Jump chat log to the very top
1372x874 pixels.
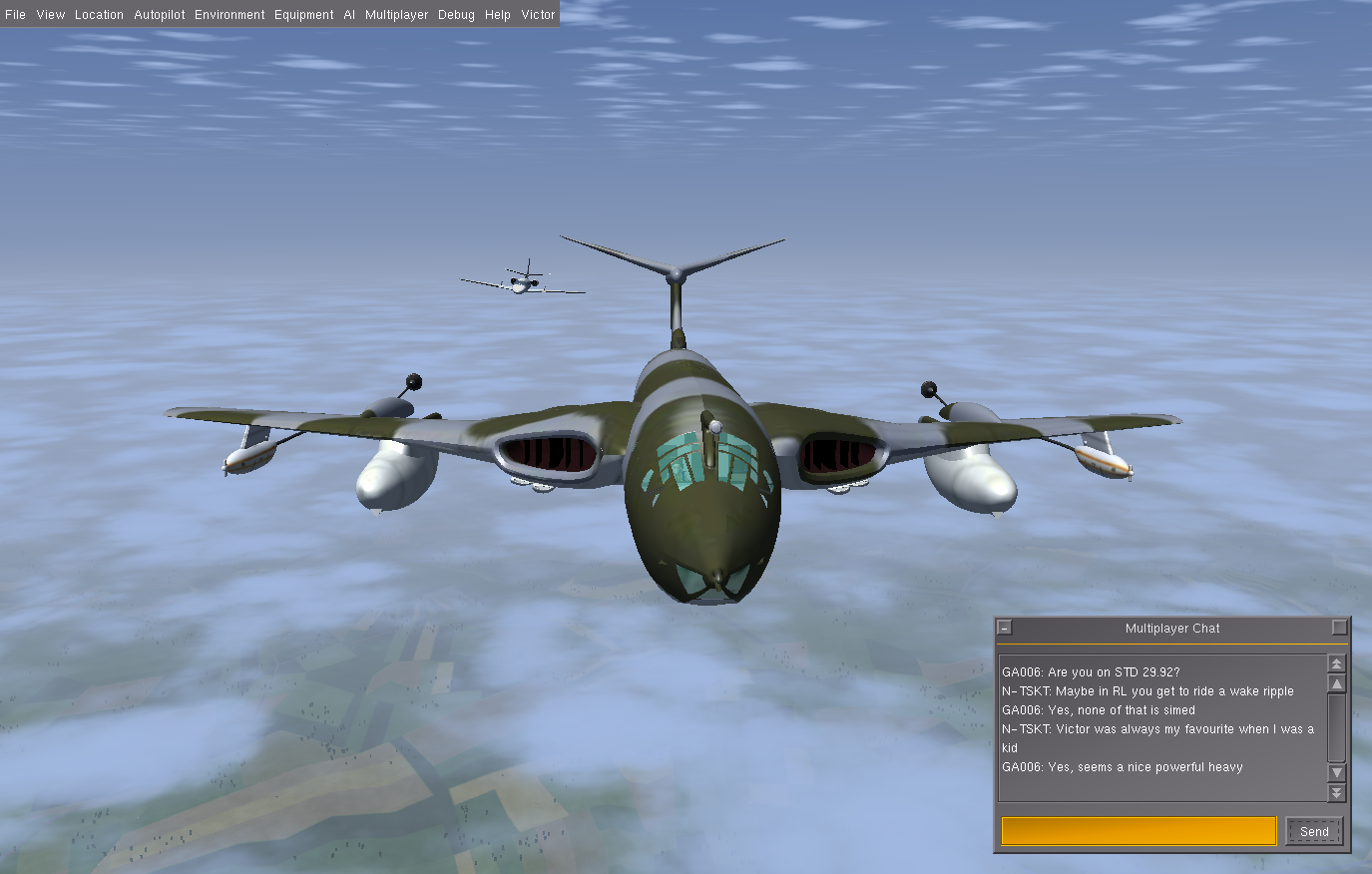point(1337,663)
